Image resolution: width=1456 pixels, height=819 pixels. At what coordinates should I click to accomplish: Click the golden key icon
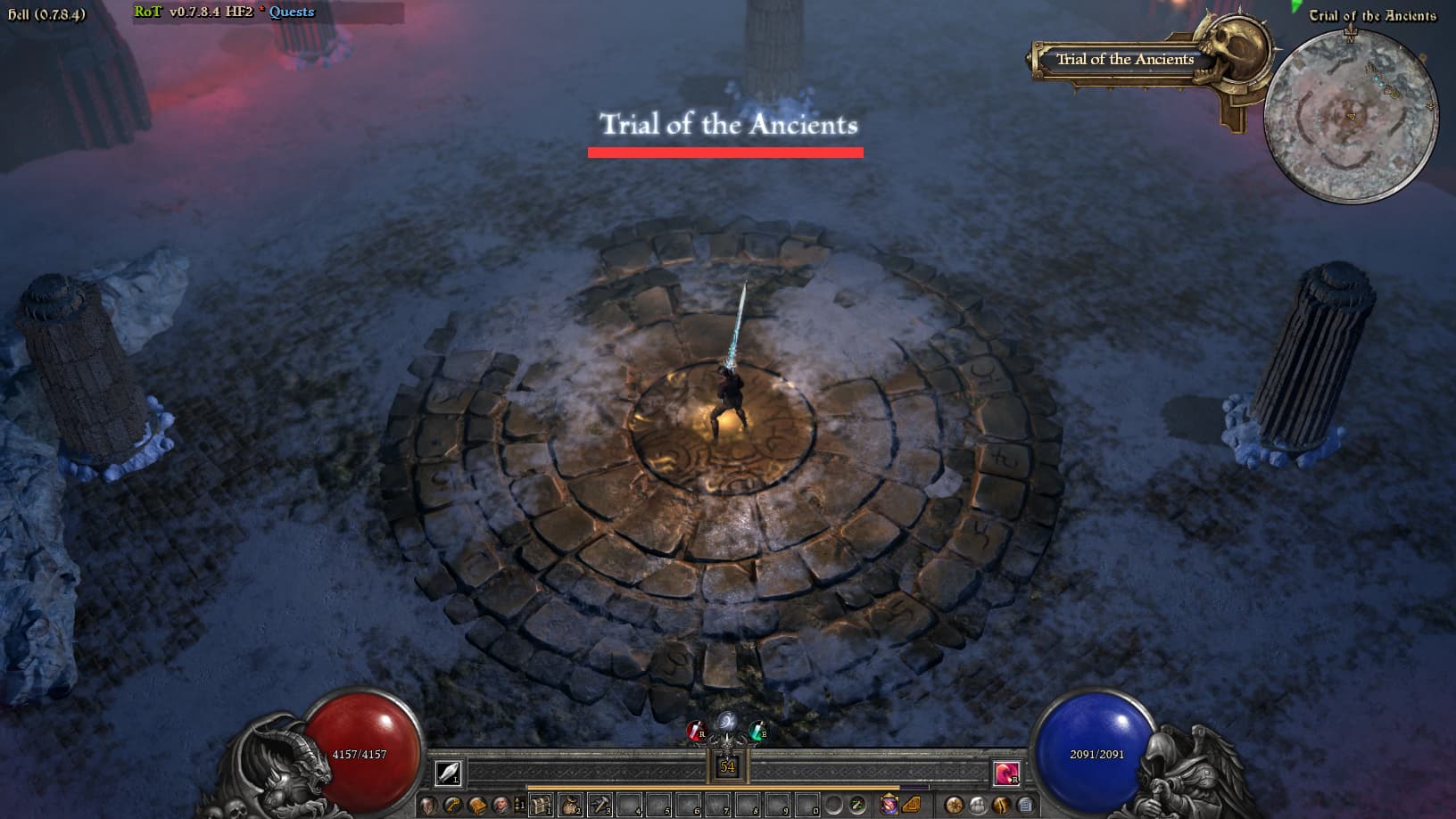(453, 806)
